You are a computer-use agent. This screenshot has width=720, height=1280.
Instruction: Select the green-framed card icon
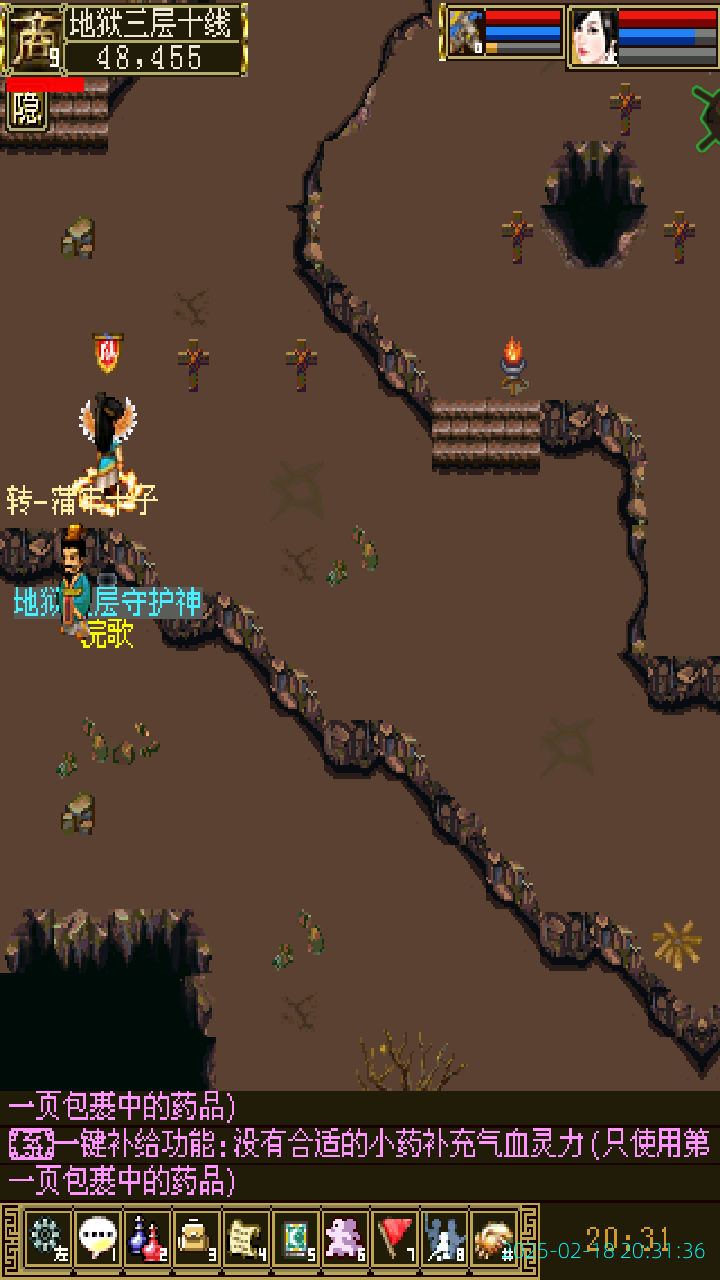point(296,1237)
